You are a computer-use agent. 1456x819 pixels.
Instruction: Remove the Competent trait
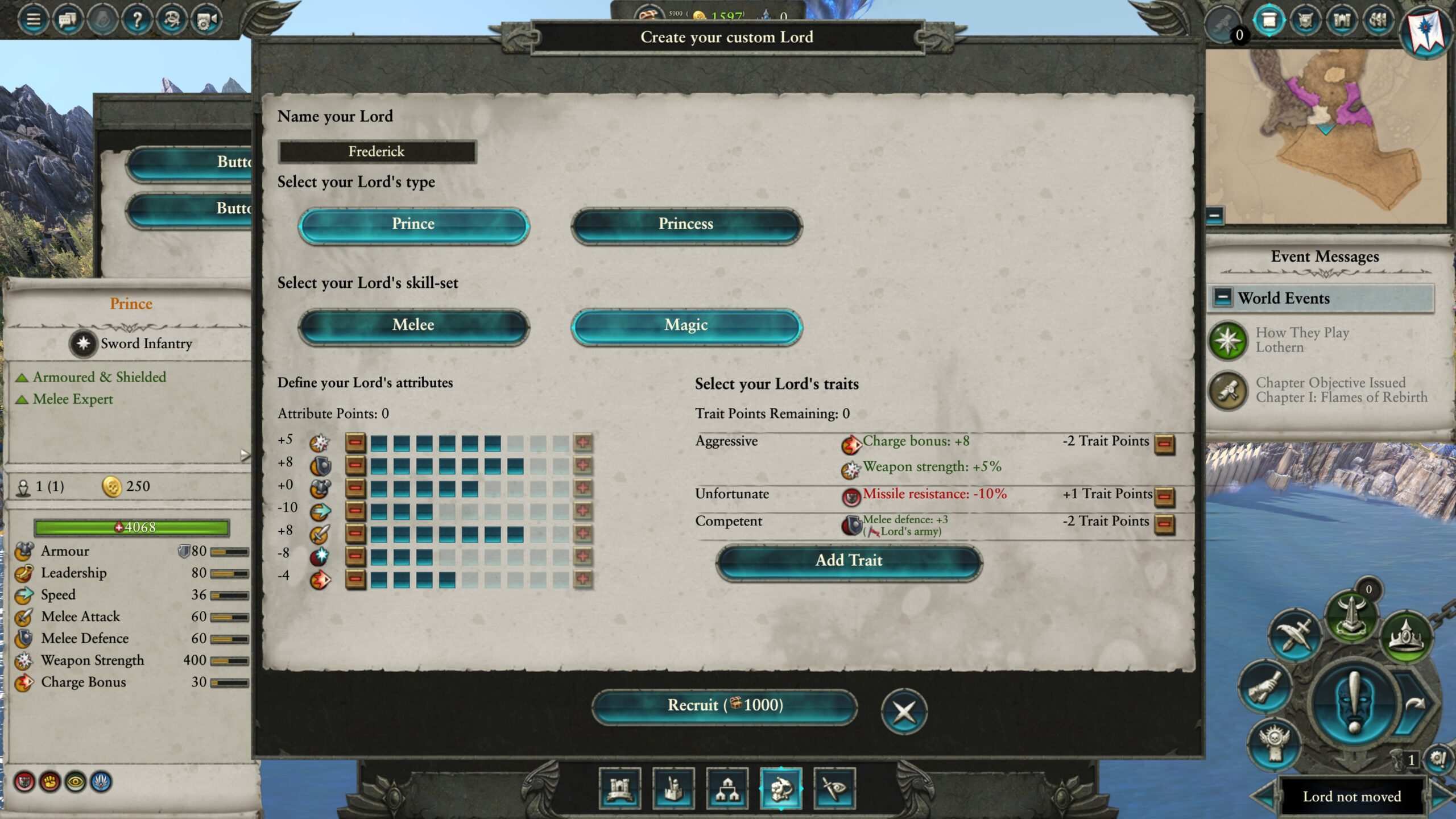click(x=1164, y=523)
